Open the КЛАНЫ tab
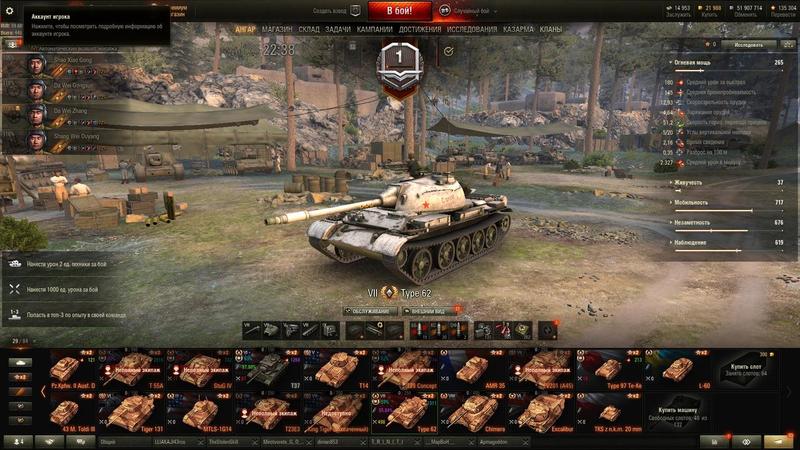The width and height of the screenshot is (800, 450). tap(551, 30)
